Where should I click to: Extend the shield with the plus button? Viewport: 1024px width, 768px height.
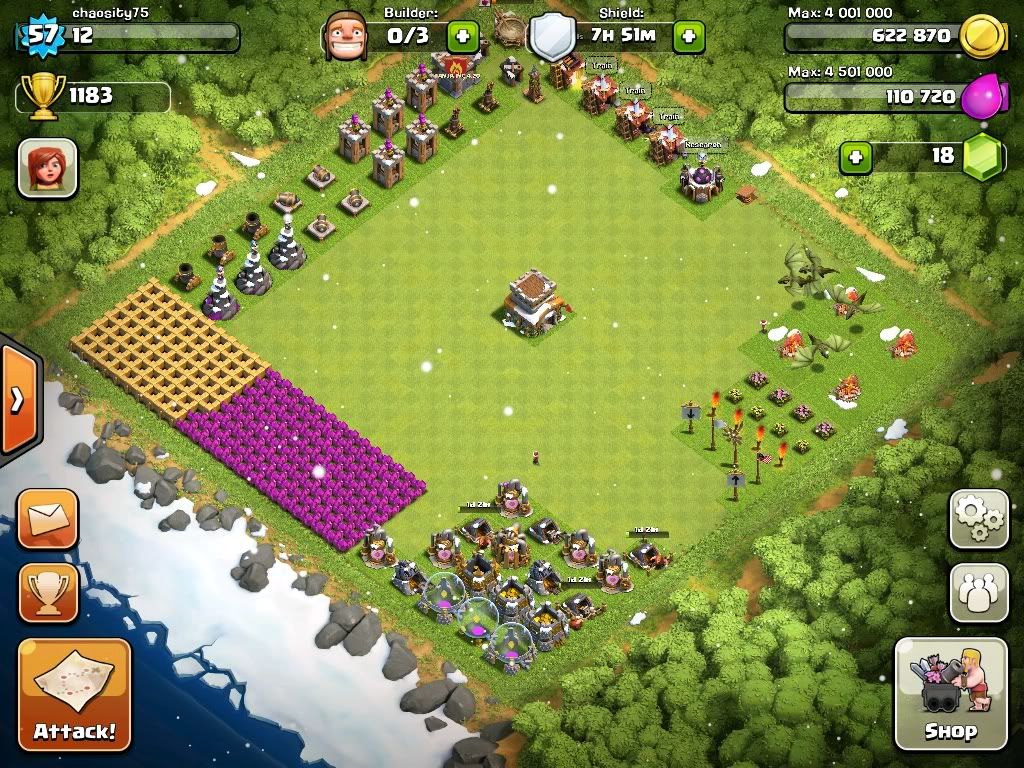[688, 38]
